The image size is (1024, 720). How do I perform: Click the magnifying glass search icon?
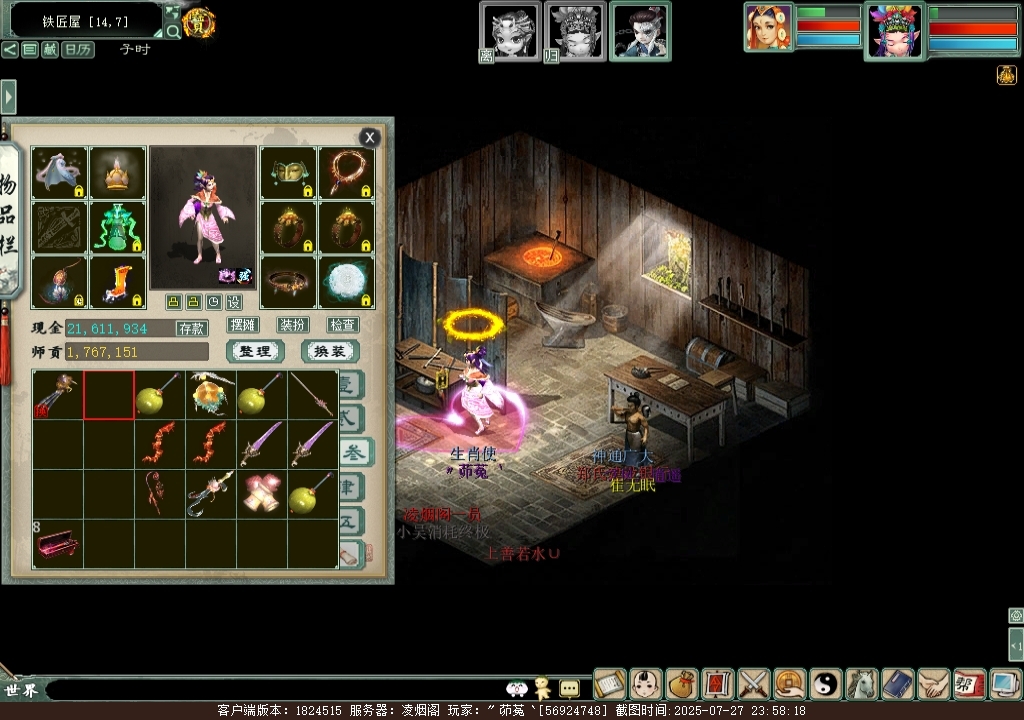click(173, 32)
